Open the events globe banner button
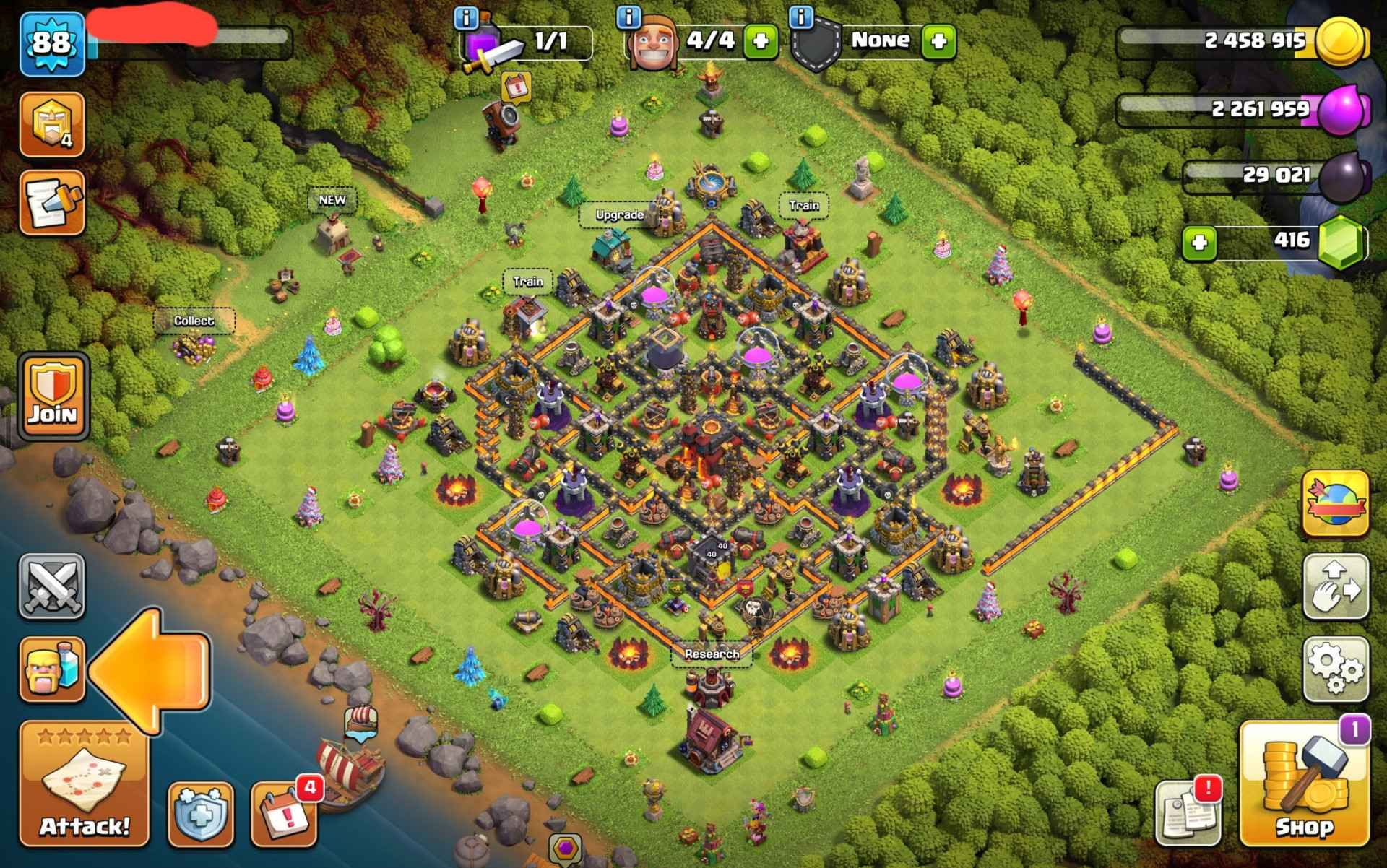 tap(1336, 503)
